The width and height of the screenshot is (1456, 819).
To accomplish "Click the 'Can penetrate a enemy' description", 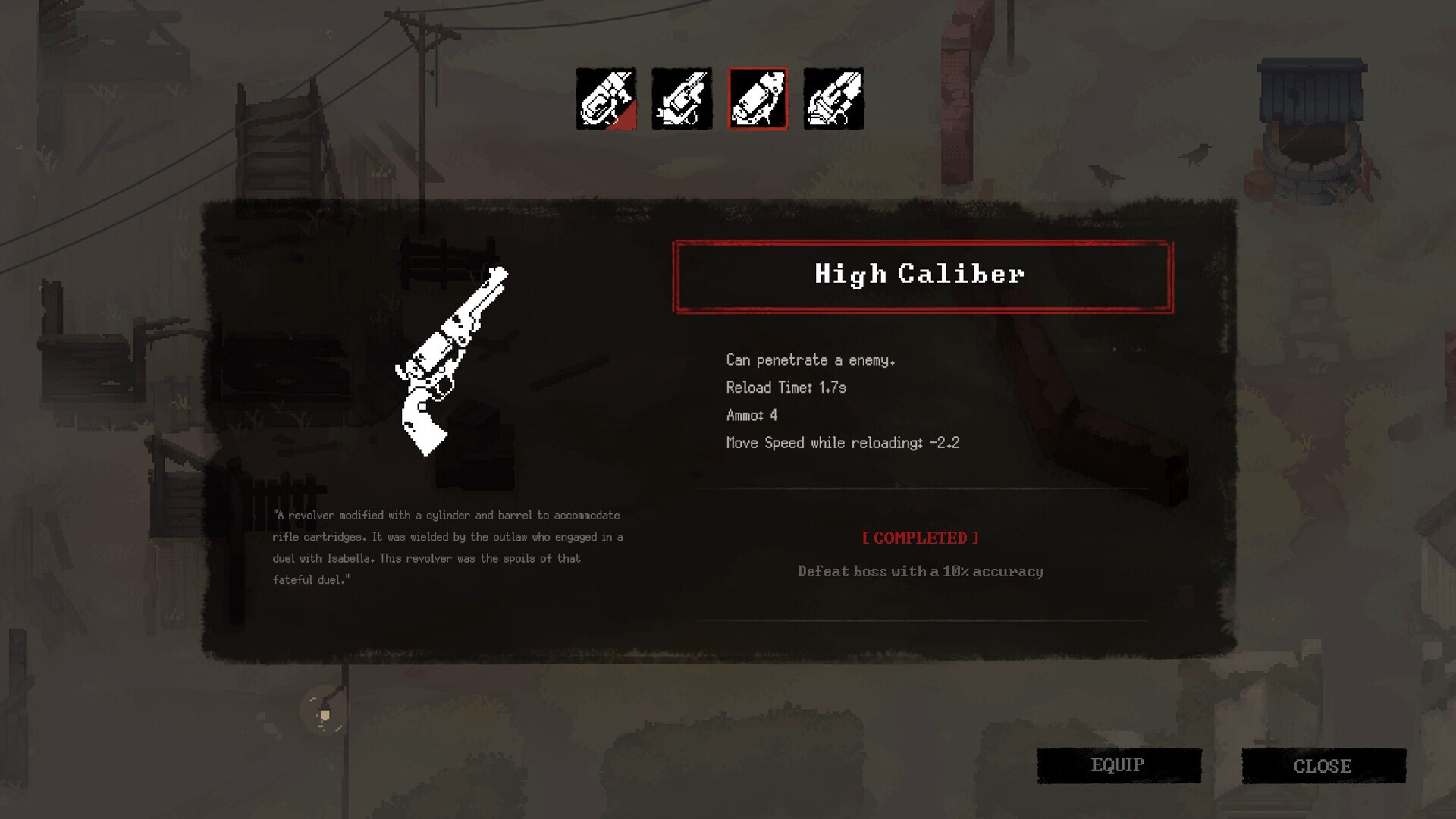I will [810, 360].
